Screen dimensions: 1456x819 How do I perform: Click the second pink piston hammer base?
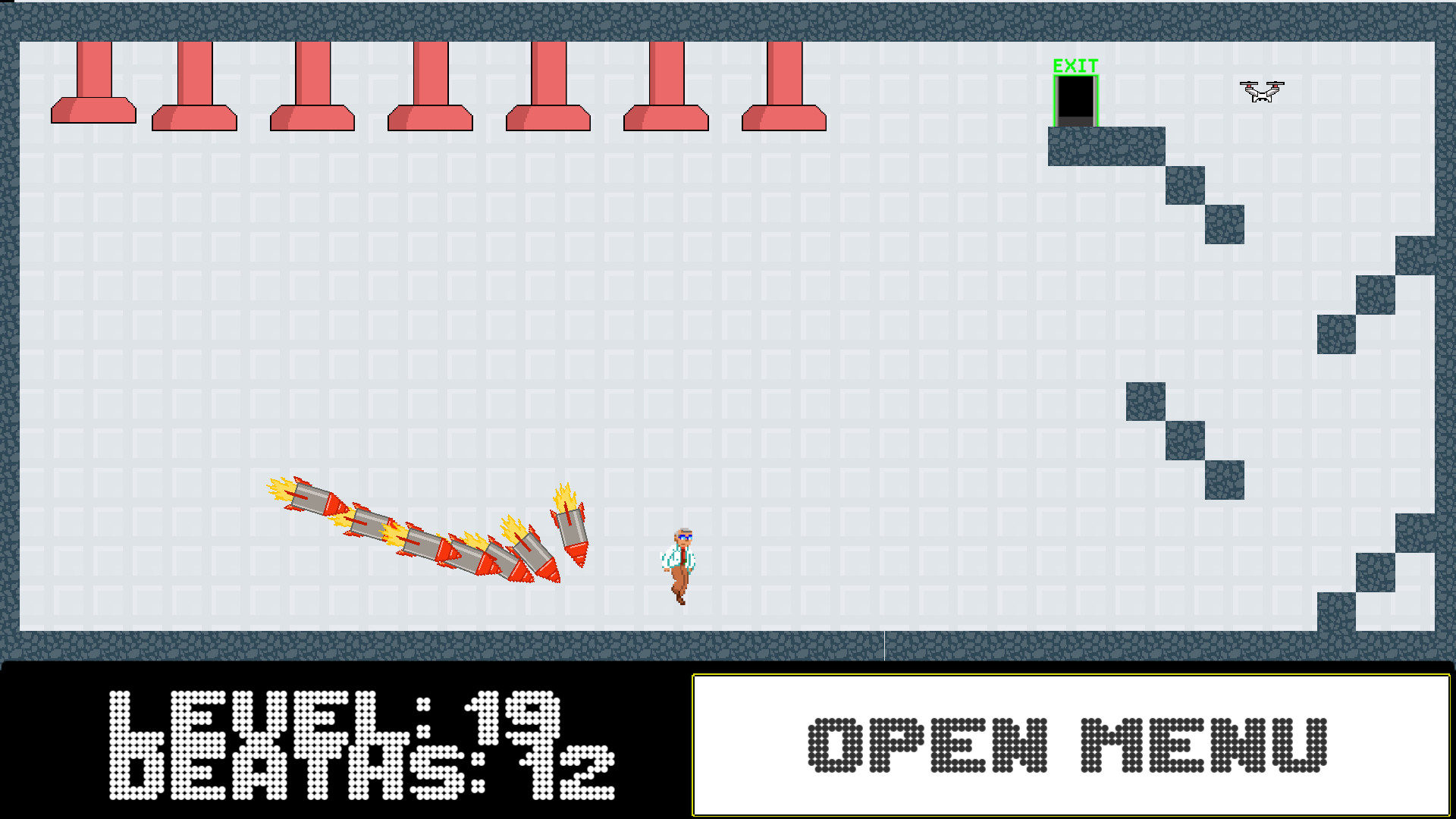(x=193, y=118)
